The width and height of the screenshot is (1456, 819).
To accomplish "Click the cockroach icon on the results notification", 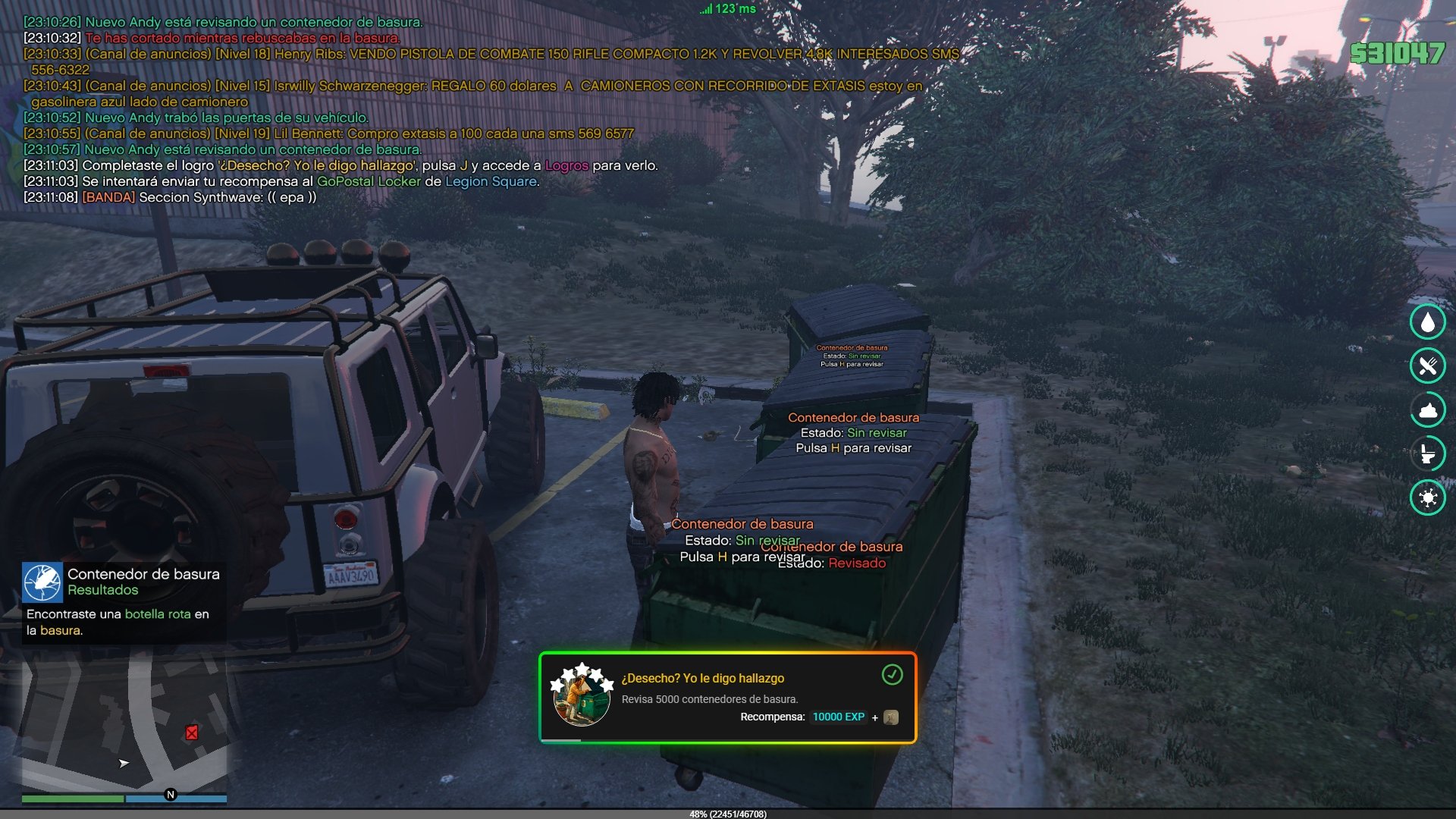I will point(42,582).
